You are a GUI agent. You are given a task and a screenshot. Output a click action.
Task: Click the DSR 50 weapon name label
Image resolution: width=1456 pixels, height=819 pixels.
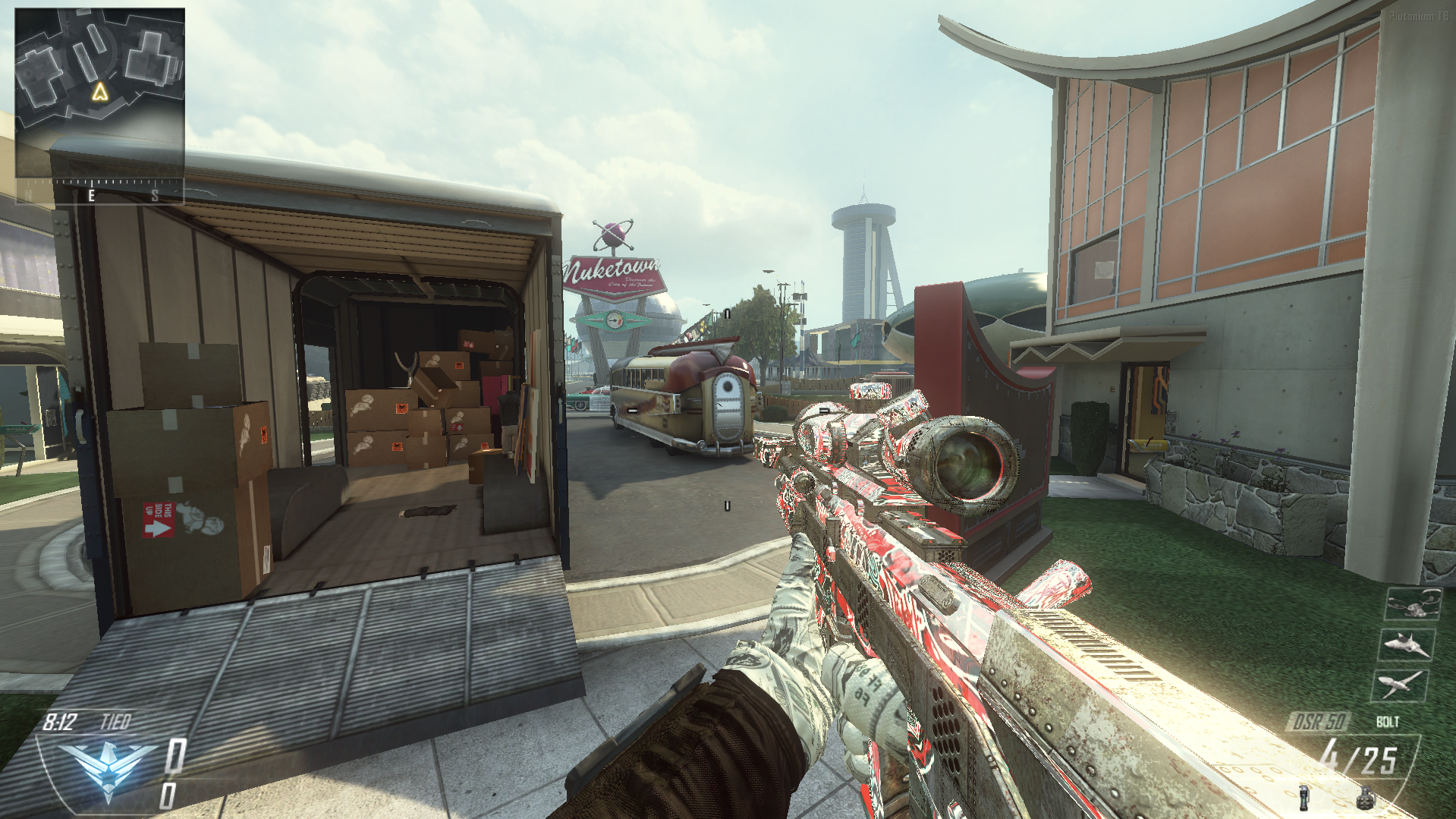coord(1319,721)
